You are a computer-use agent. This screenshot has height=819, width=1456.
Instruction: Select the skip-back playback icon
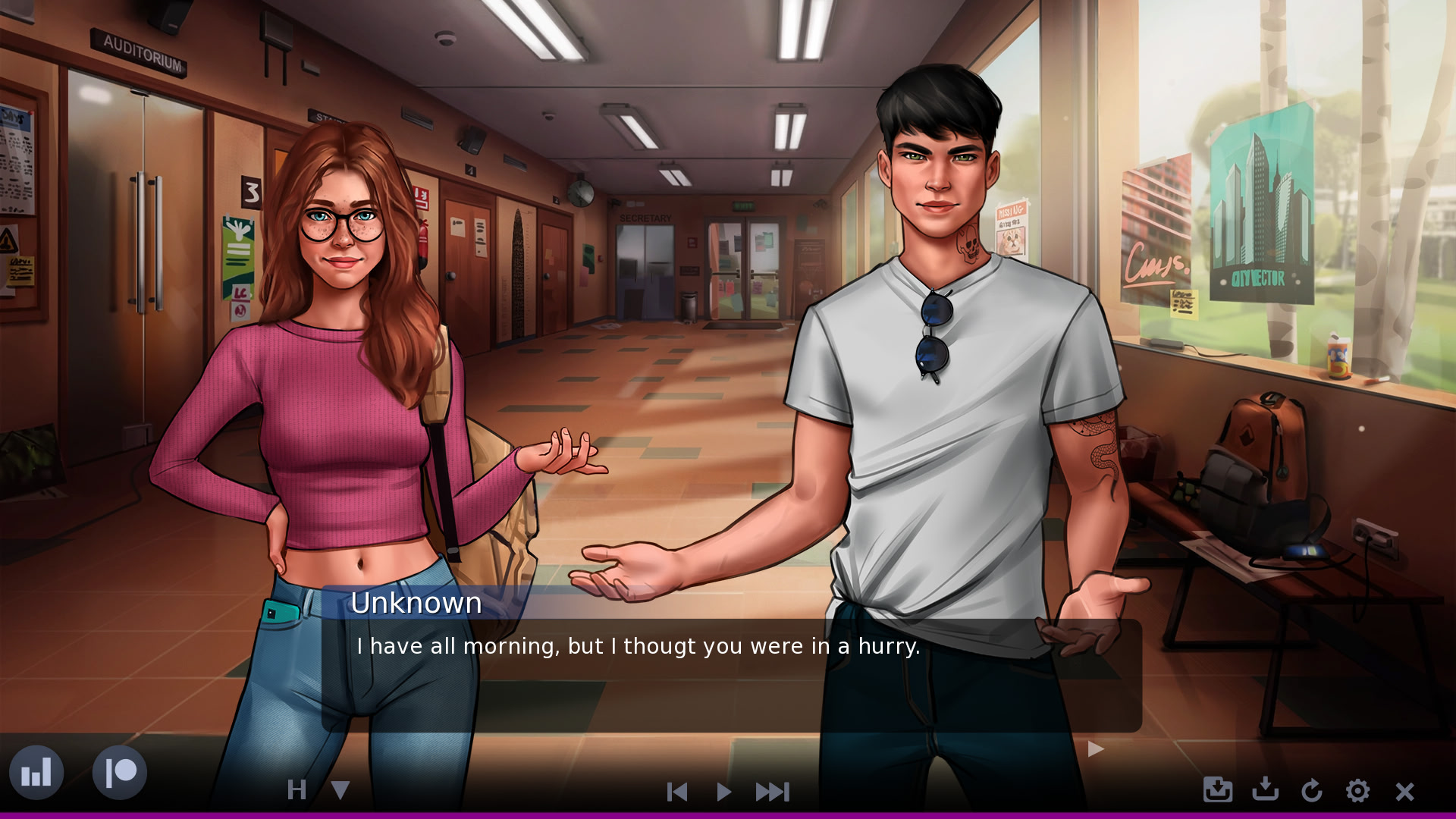[676, 791]
